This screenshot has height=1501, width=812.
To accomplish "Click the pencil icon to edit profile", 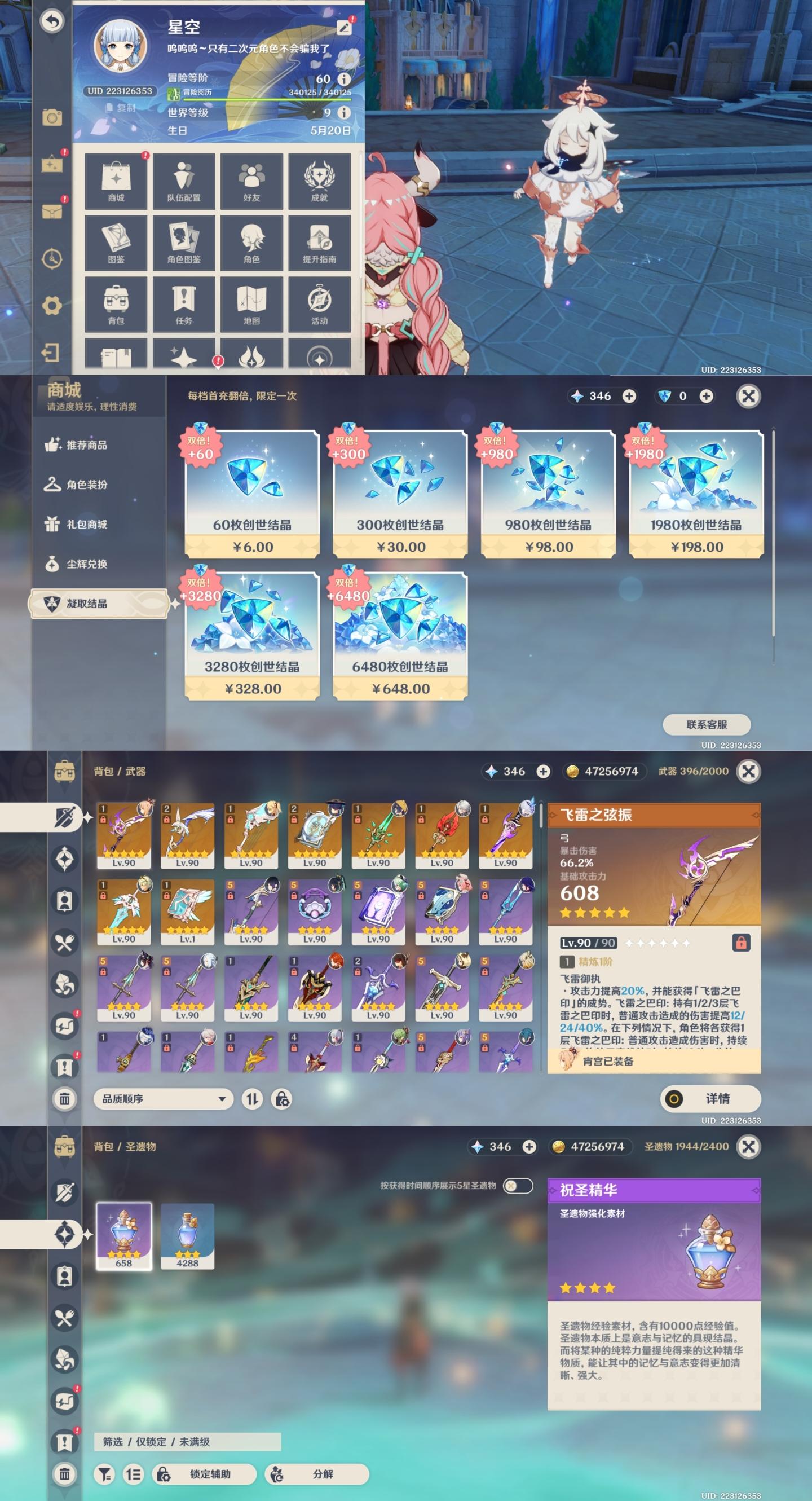I will click(x=345, y=27).
